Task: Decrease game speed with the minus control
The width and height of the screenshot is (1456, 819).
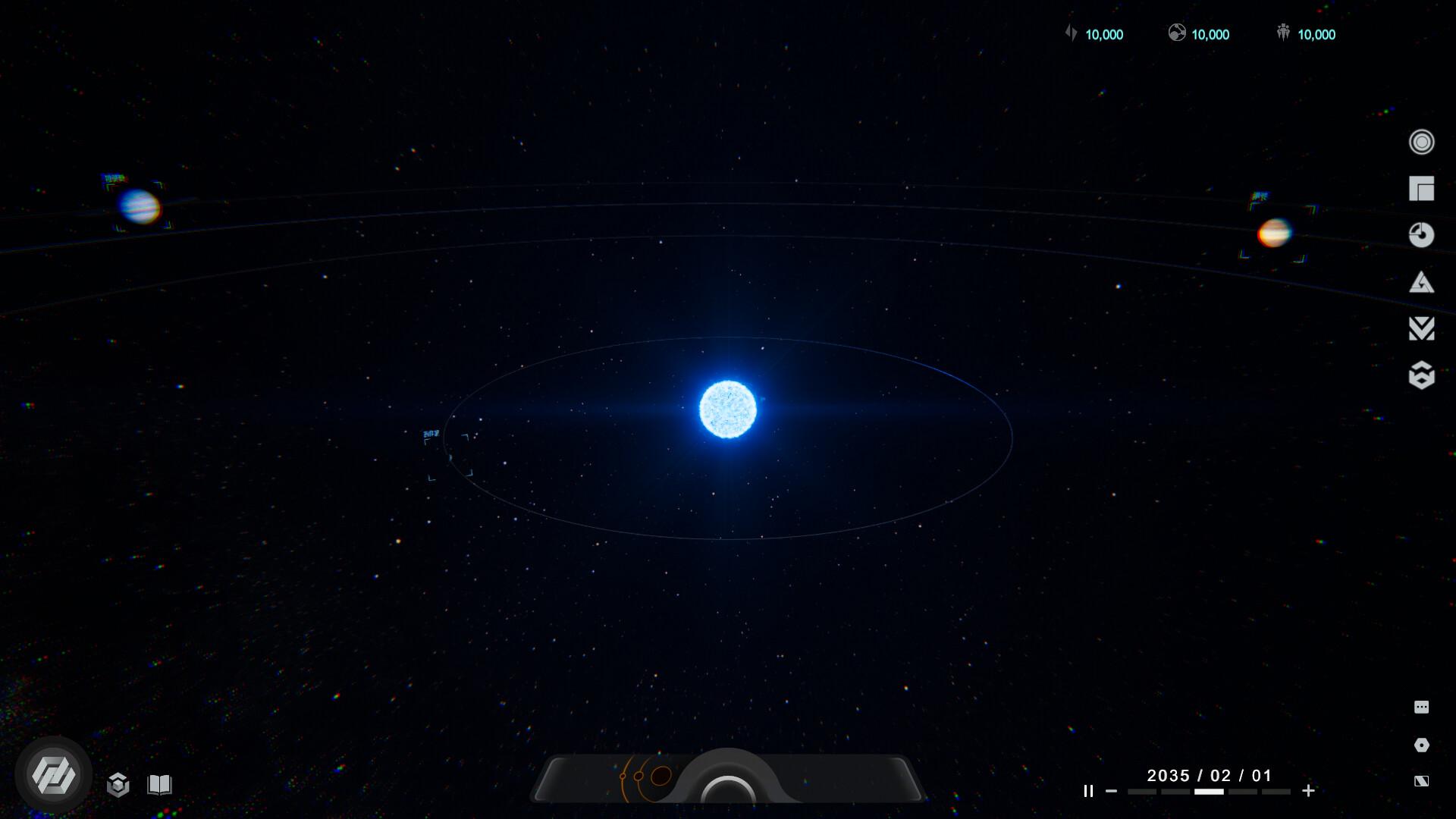Action: pyautogui.click(x=1109, y=791)
